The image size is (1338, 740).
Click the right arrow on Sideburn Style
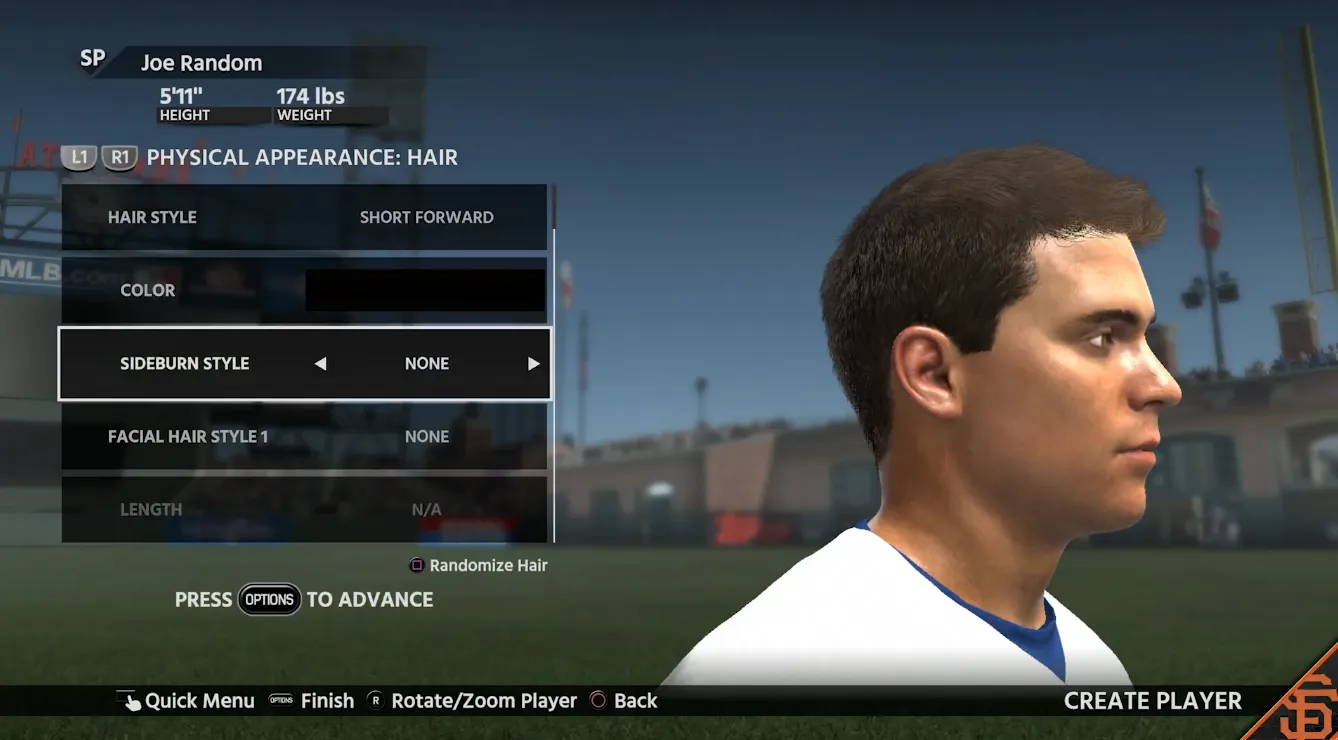pos(534,363)
